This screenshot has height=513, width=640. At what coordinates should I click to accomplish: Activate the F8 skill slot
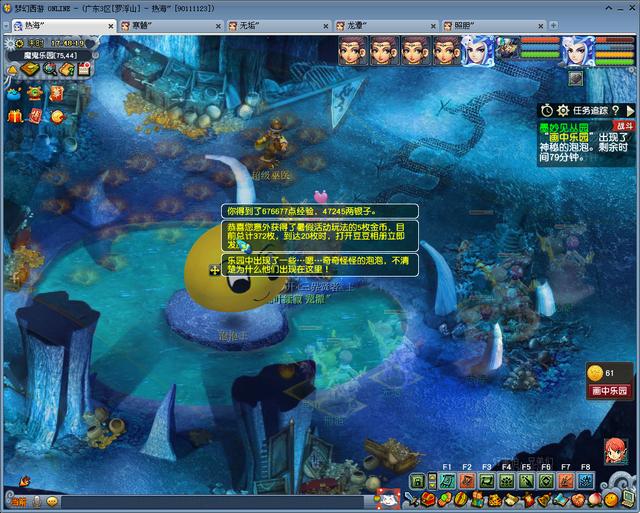click(585, 481)
